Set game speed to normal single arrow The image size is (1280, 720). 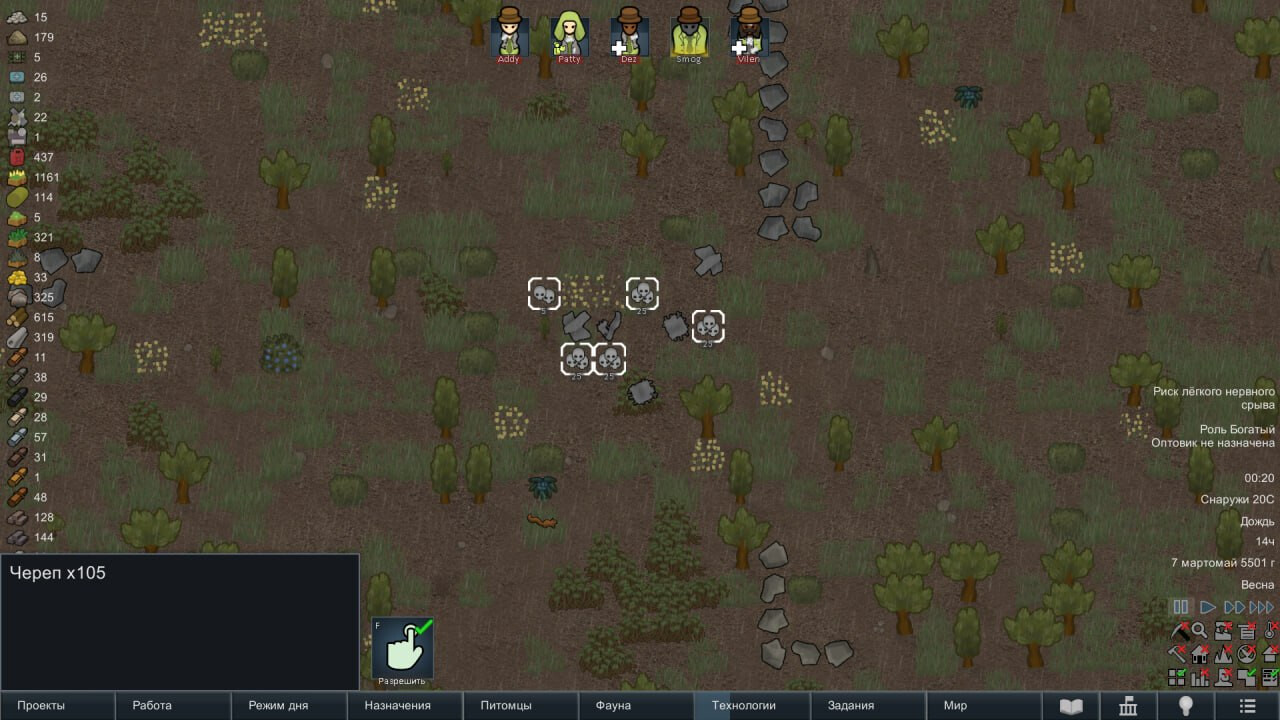point(1208,607)
